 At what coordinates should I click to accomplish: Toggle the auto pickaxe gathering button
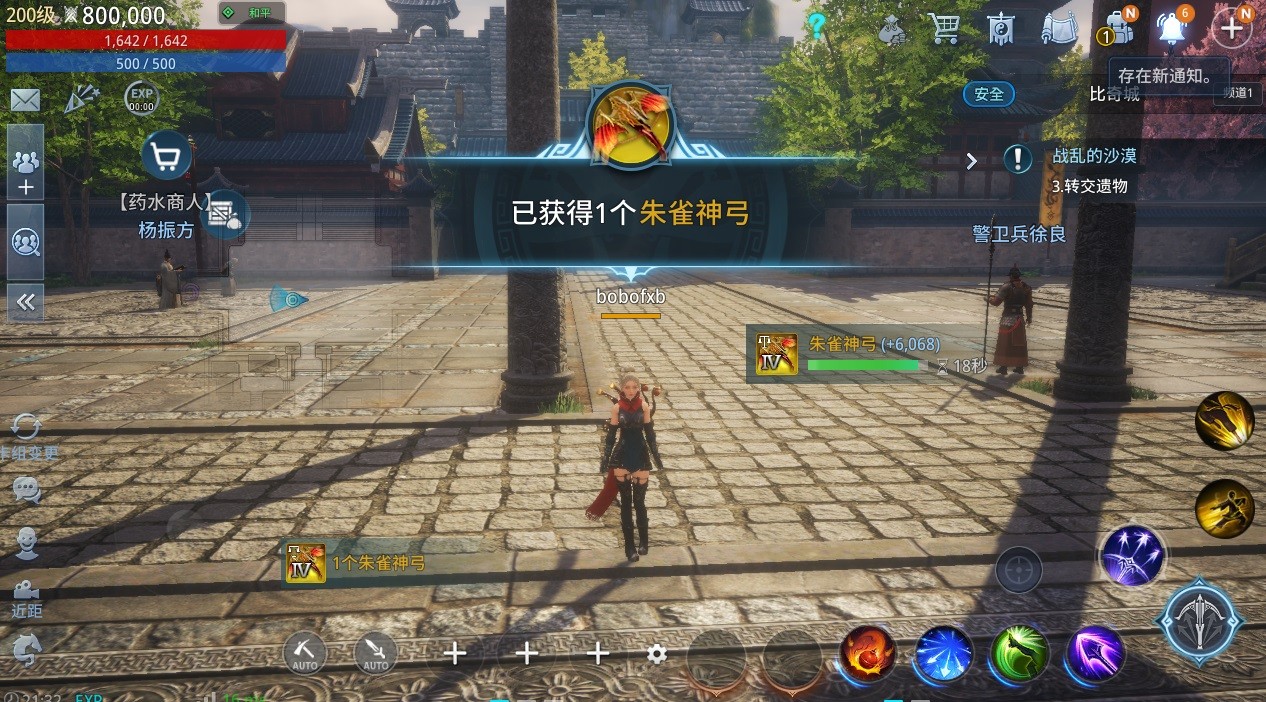[305, 653]
